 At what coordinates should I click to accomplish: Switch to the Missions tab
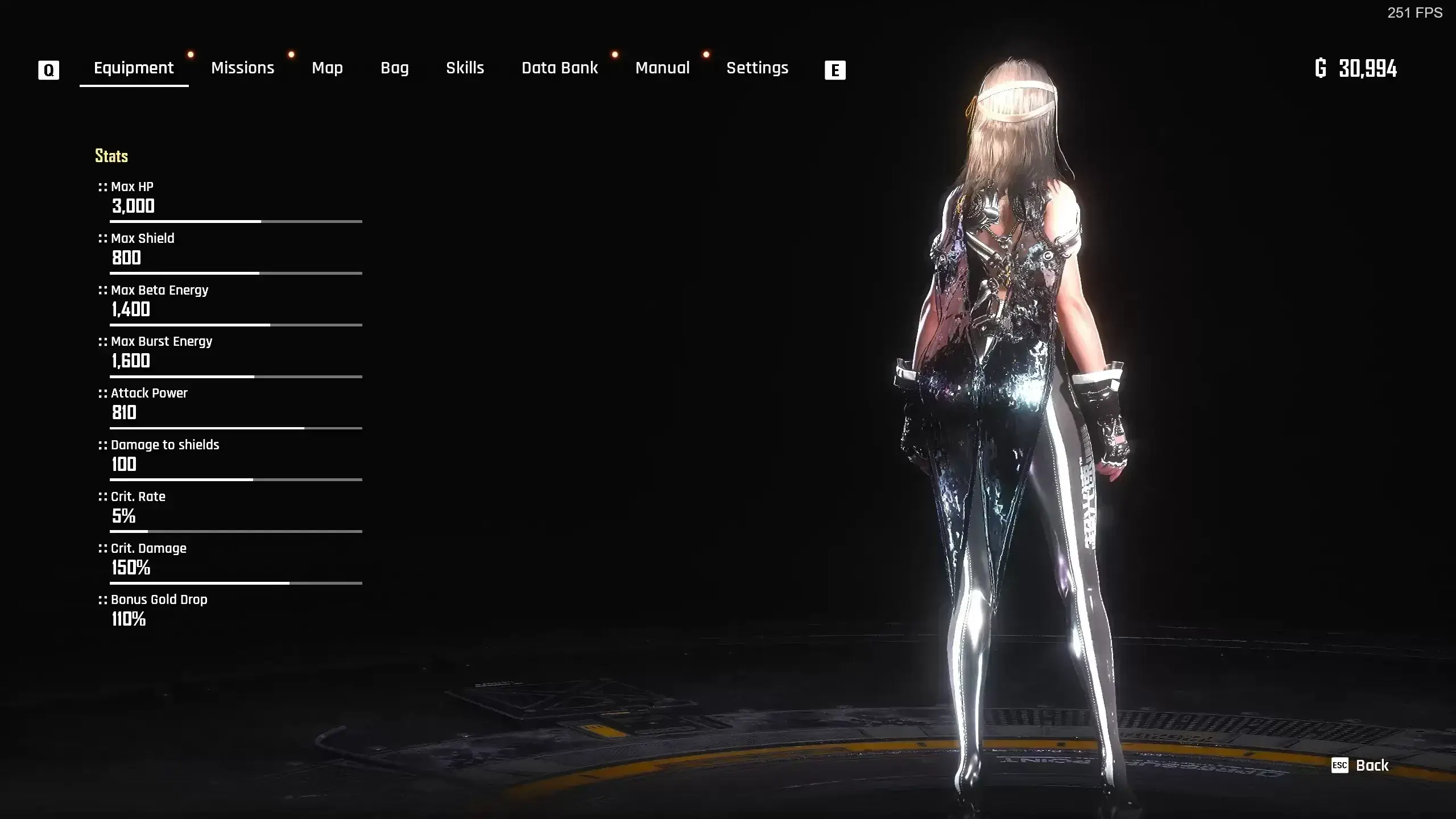tap(242, 68)
